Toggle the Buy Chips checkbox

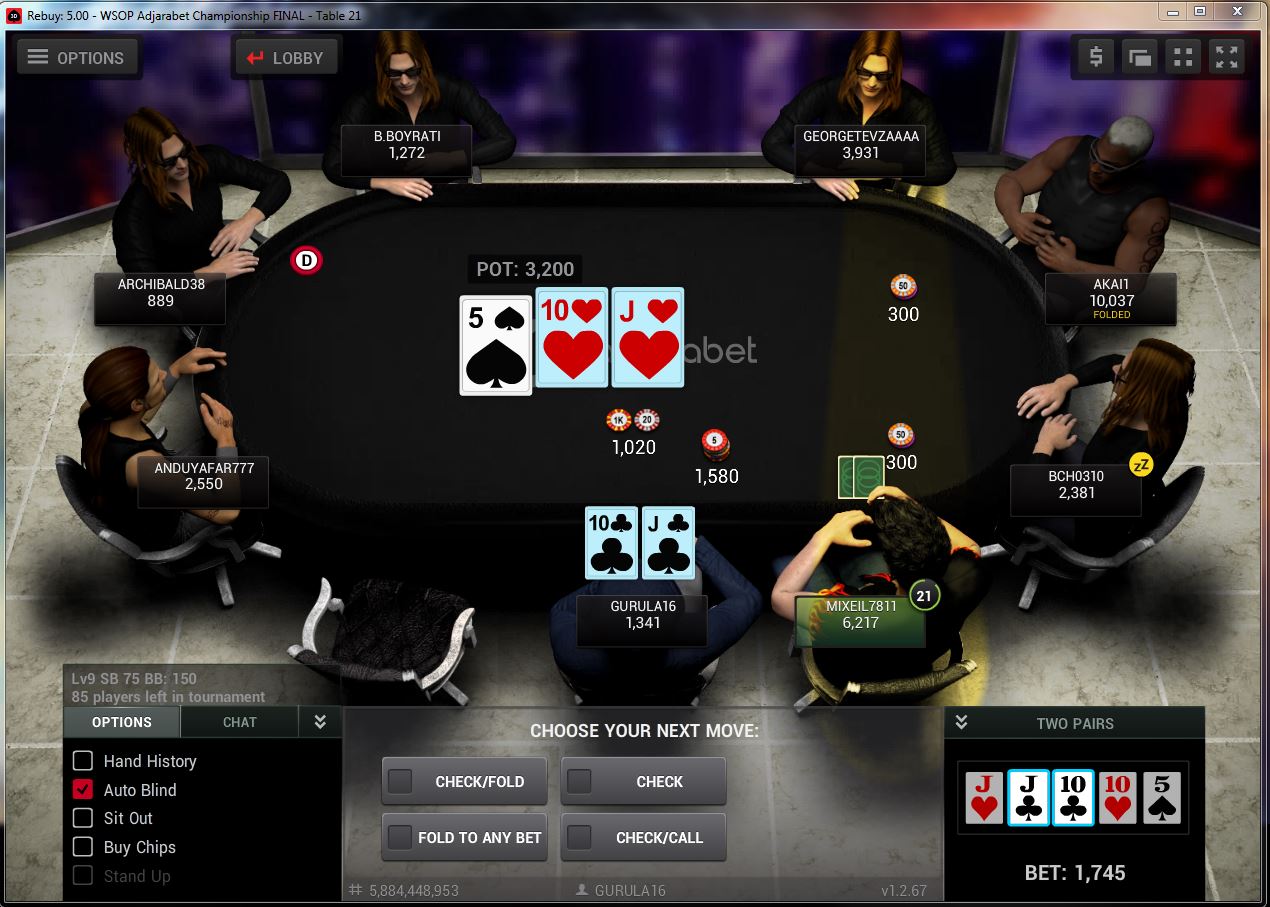click(84, 847)
